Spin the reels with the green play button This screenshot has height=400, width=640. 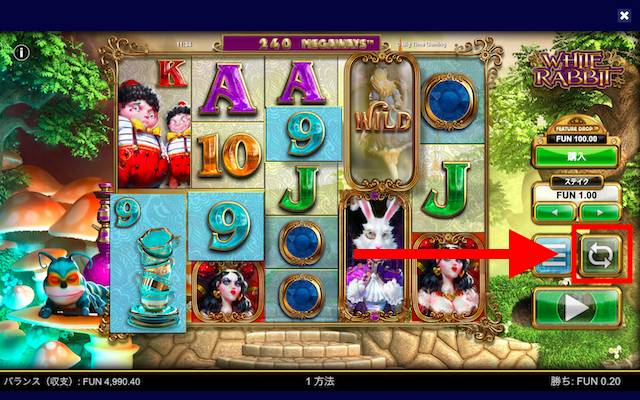[575, 306]
